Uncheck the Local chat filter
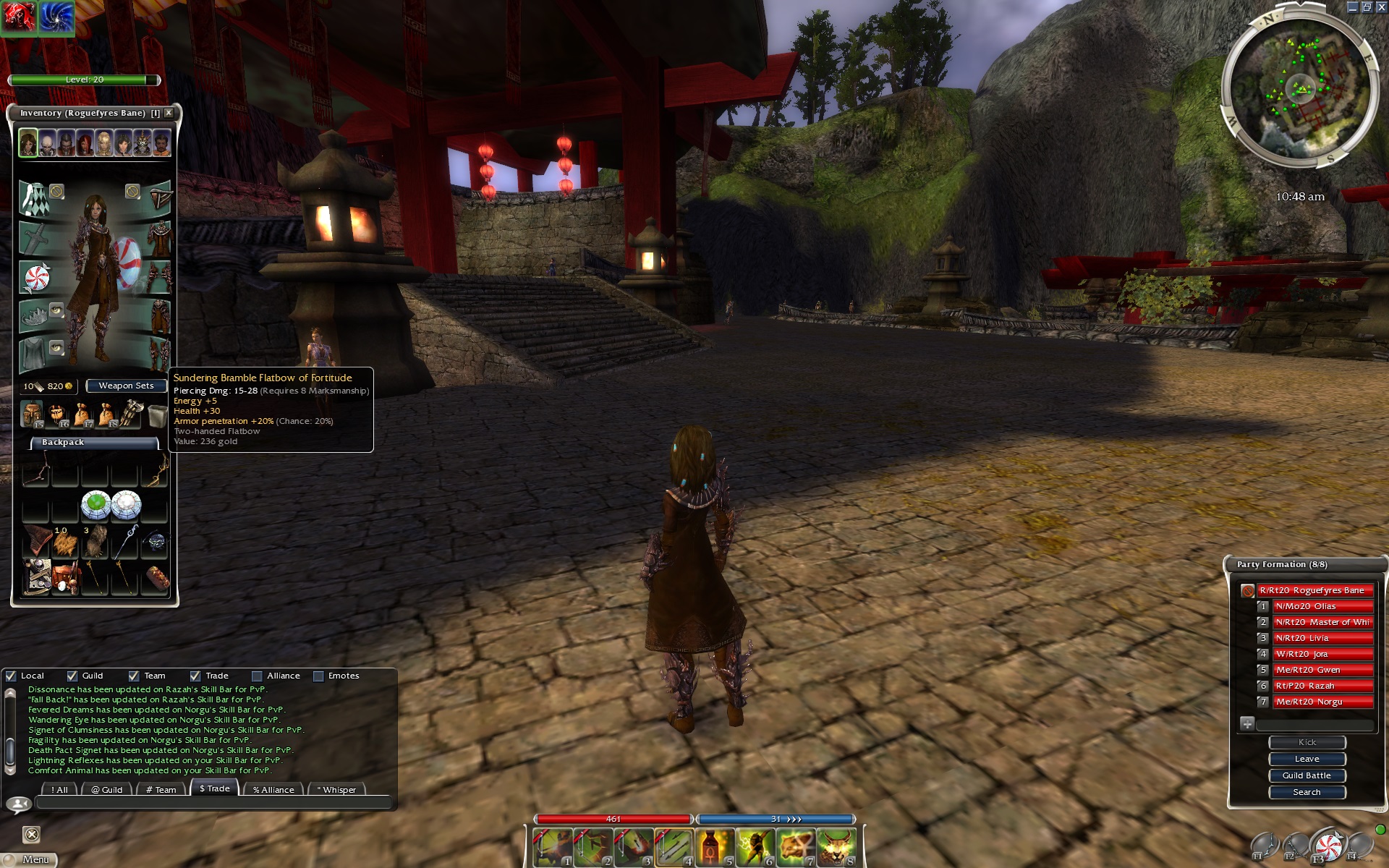This screenshot has width=1389, height=868. (x=11, y=676)
